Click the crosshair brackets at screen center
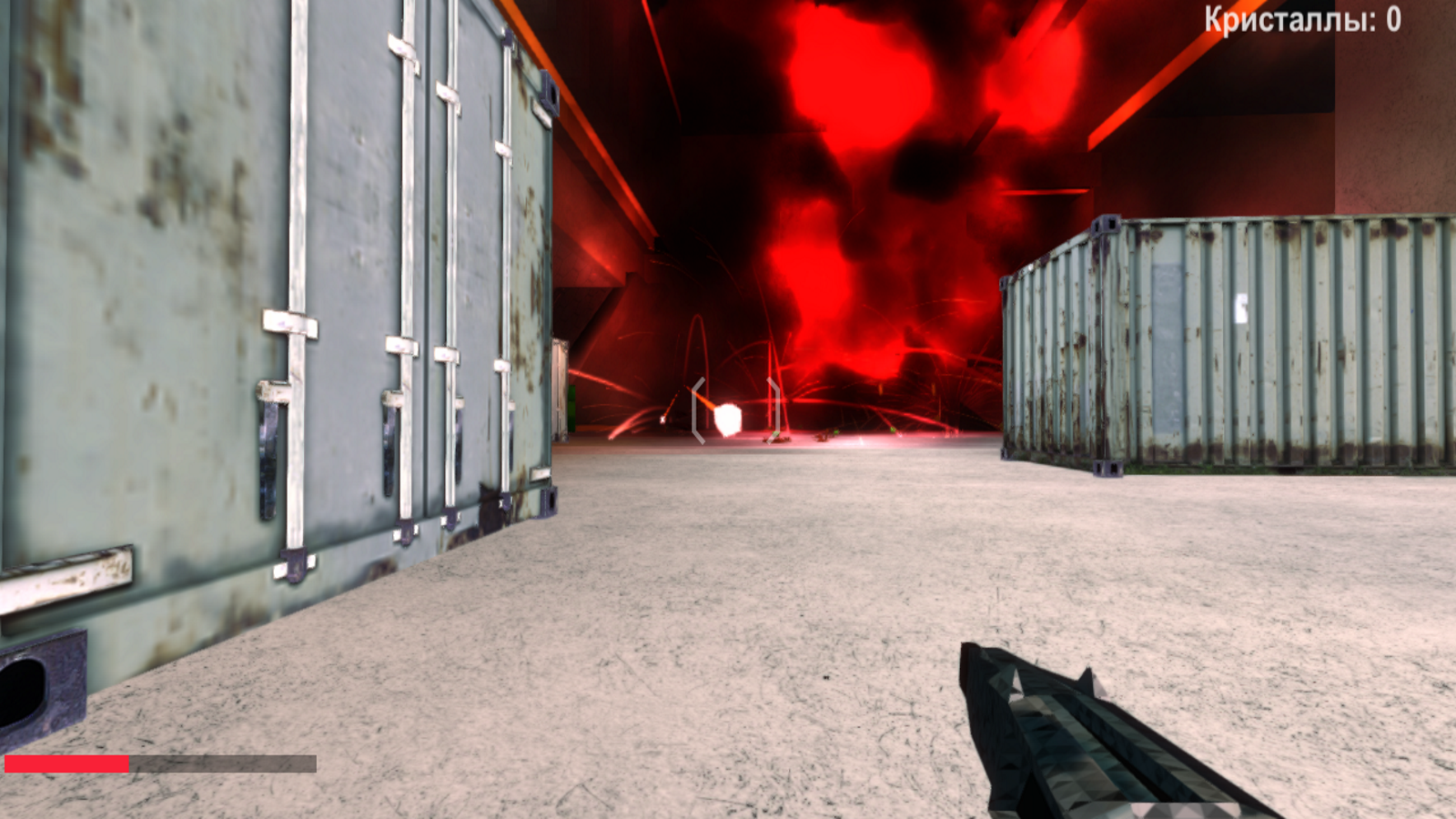This screenshot has height=819, width=1456. click(x=735, y=409)
